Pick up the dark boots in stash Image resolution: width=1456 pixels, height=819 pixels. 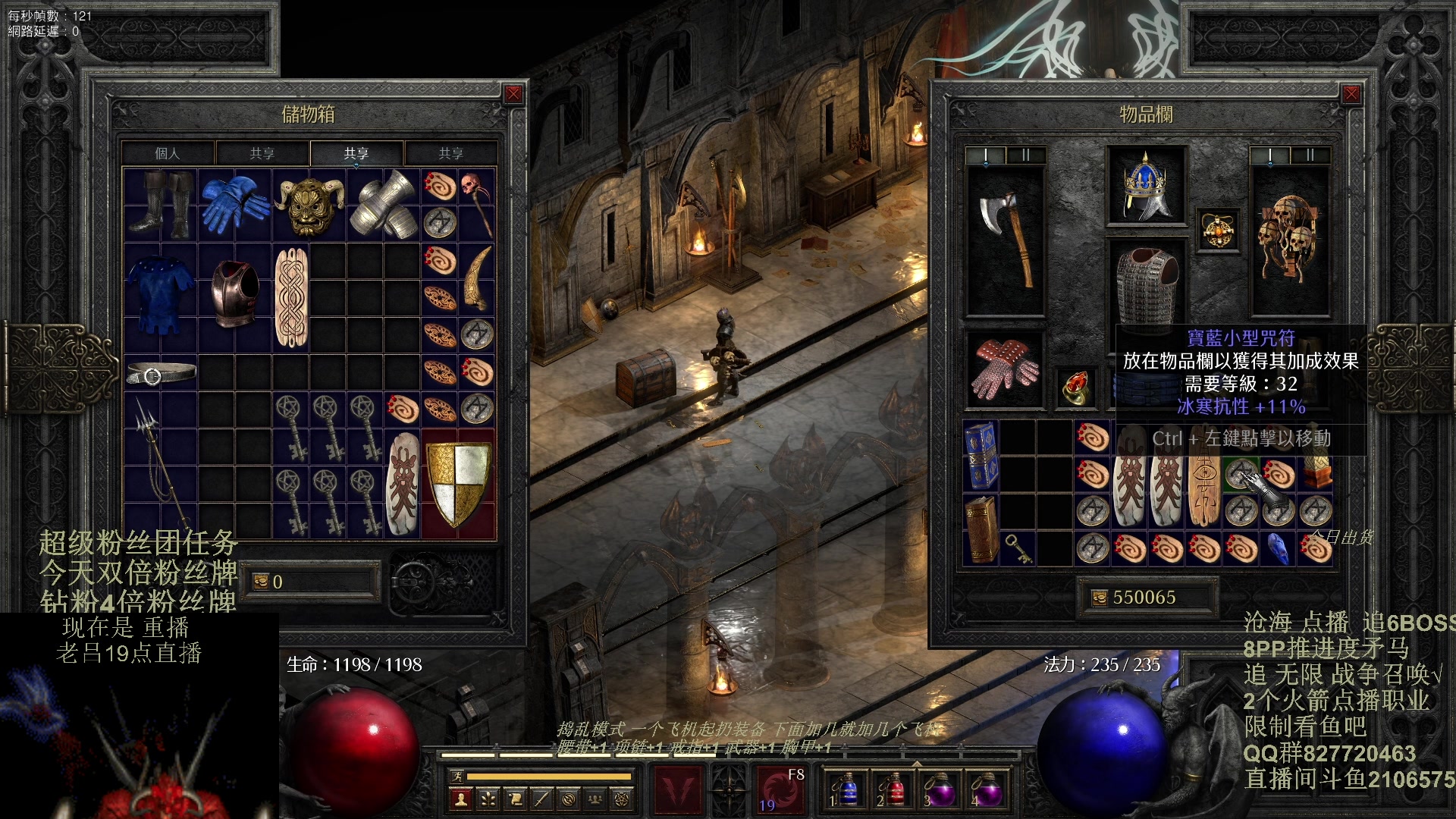161,203
